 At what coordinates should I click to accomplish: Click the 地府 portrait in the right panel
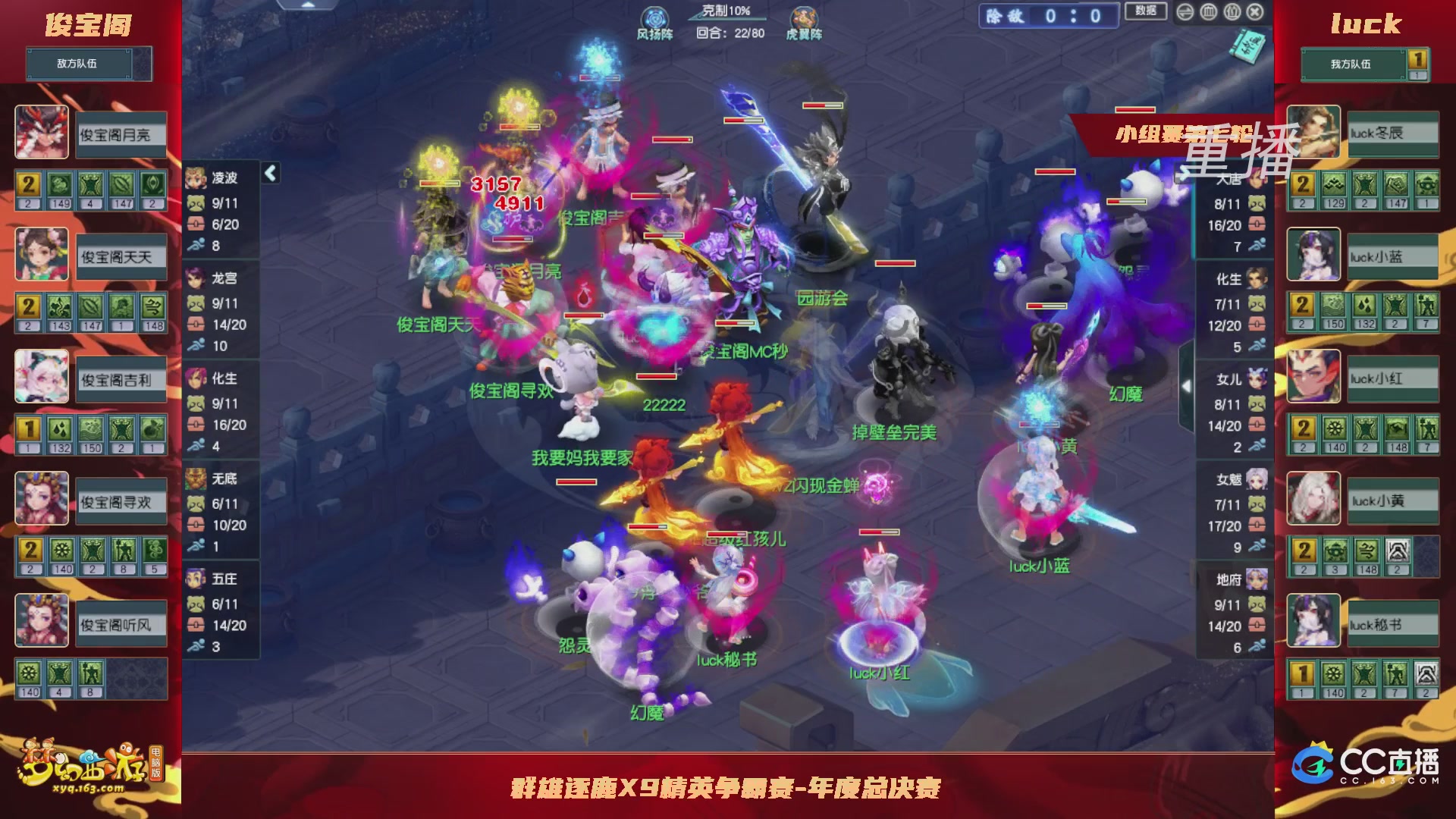pyautogui.click(x=1255, y=578)
